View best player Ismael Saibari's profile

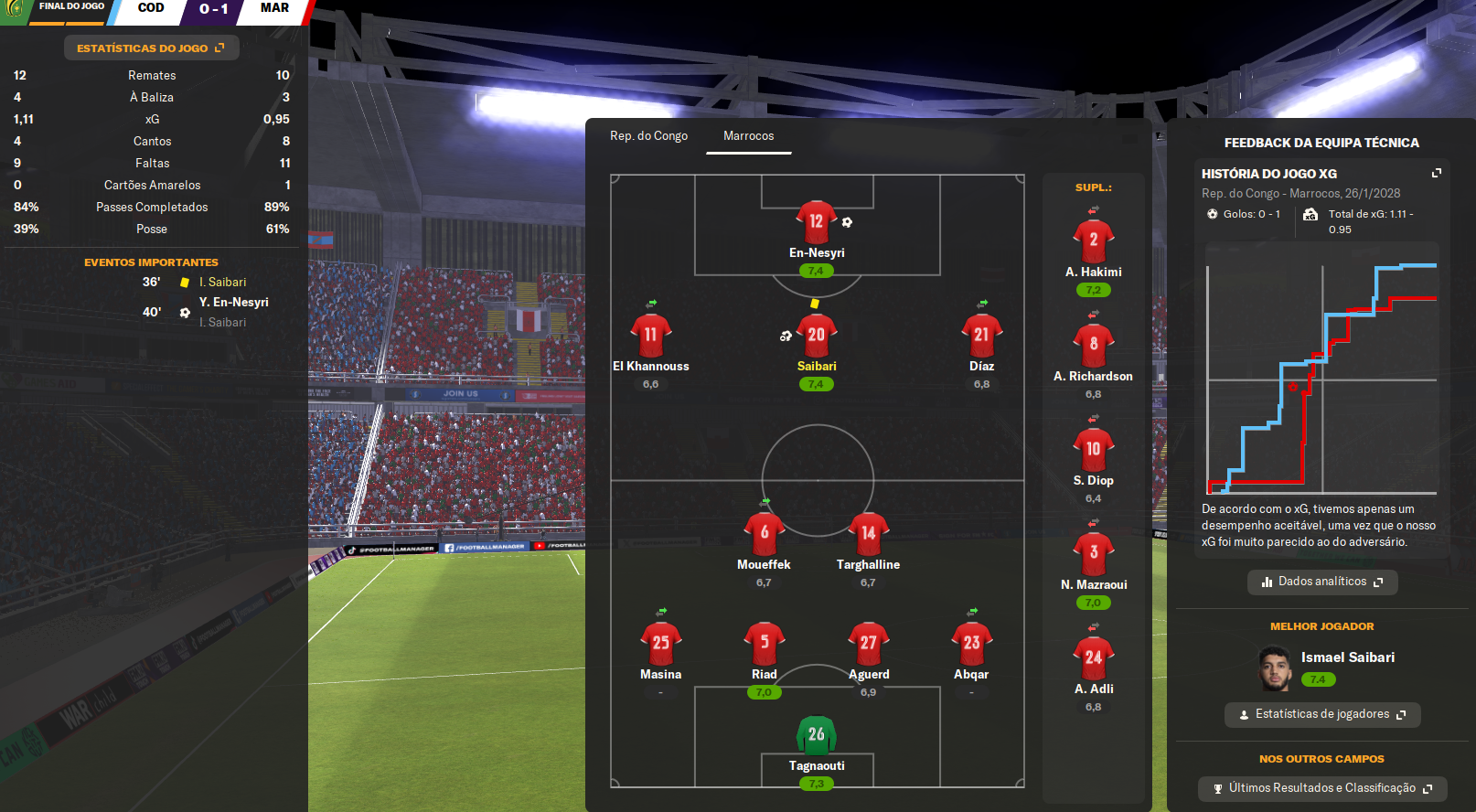(1347, 657)
